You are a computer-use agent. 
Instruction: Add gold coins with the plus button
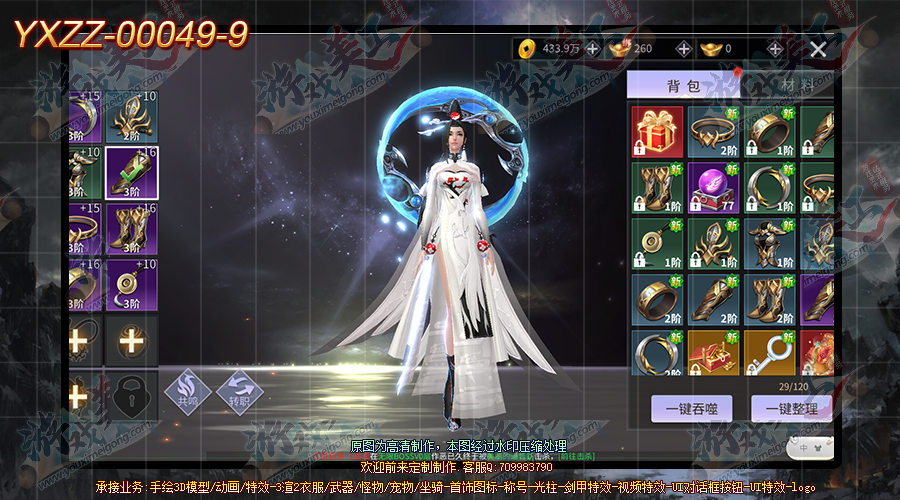click(593, 48)
